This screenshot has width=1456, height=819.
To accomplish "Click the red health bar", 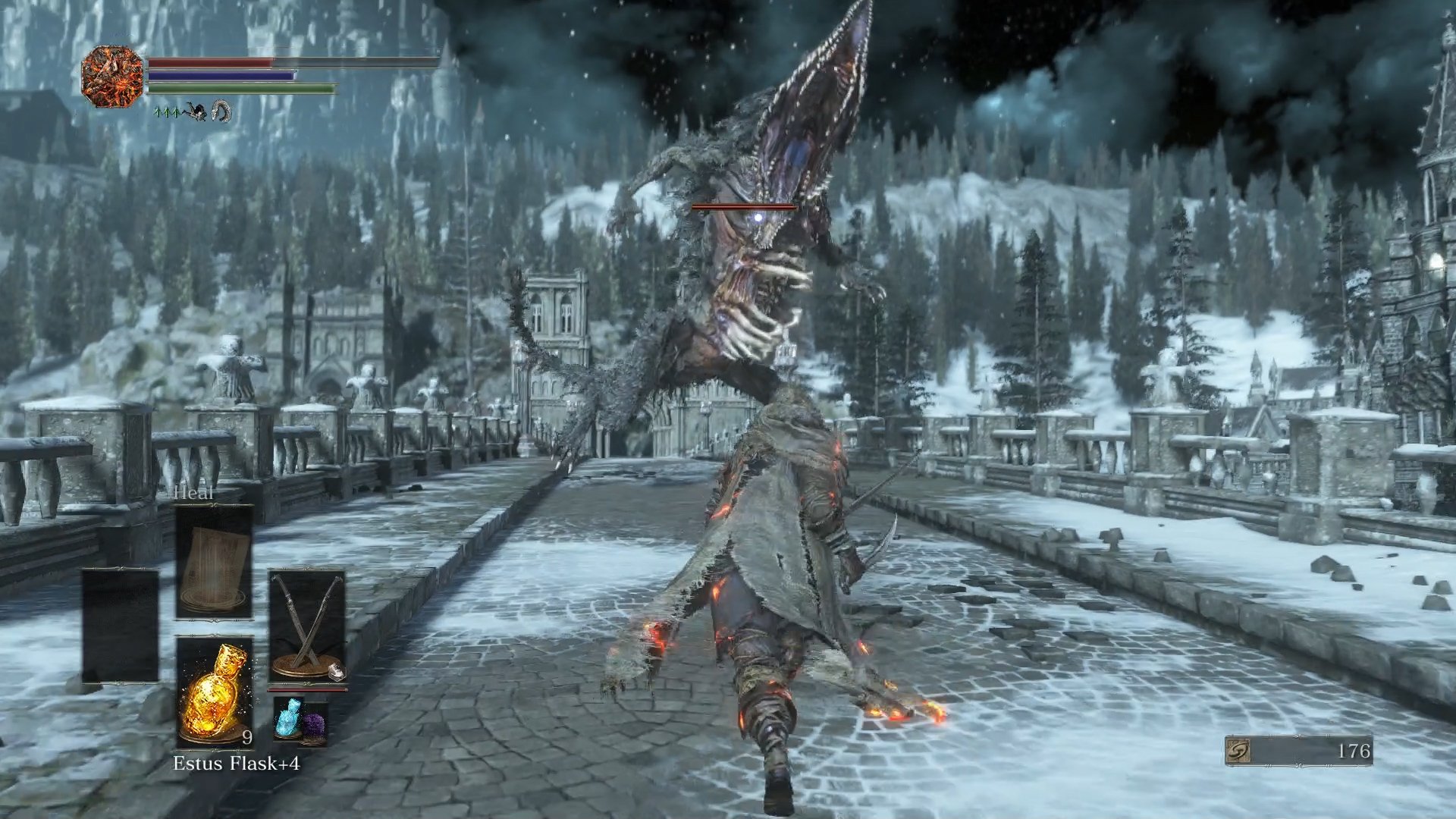I will tap(210, 61).
